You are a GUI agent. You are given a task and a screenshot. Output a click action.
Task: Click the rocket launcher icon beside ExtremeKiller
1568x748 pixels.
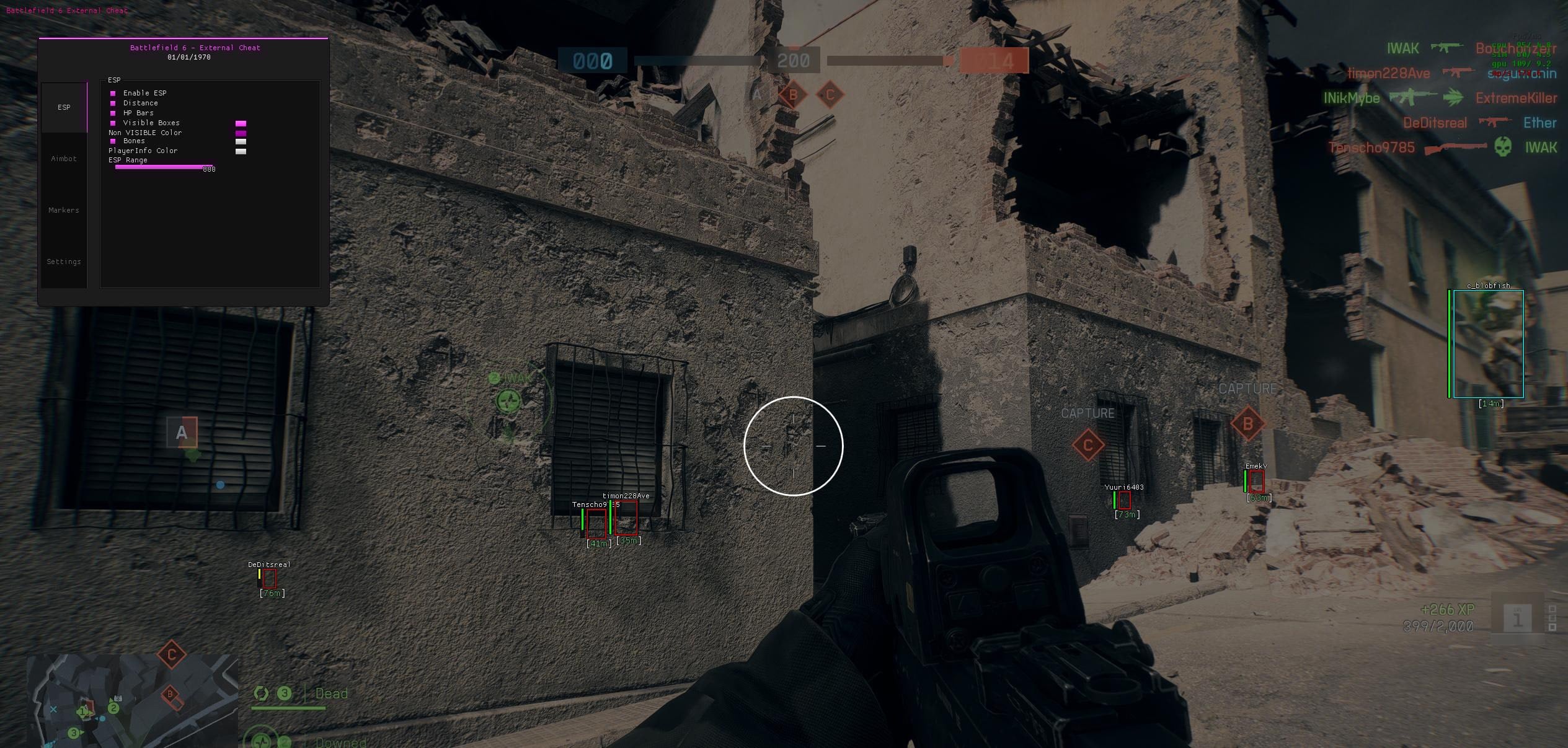pos(1453,97)
